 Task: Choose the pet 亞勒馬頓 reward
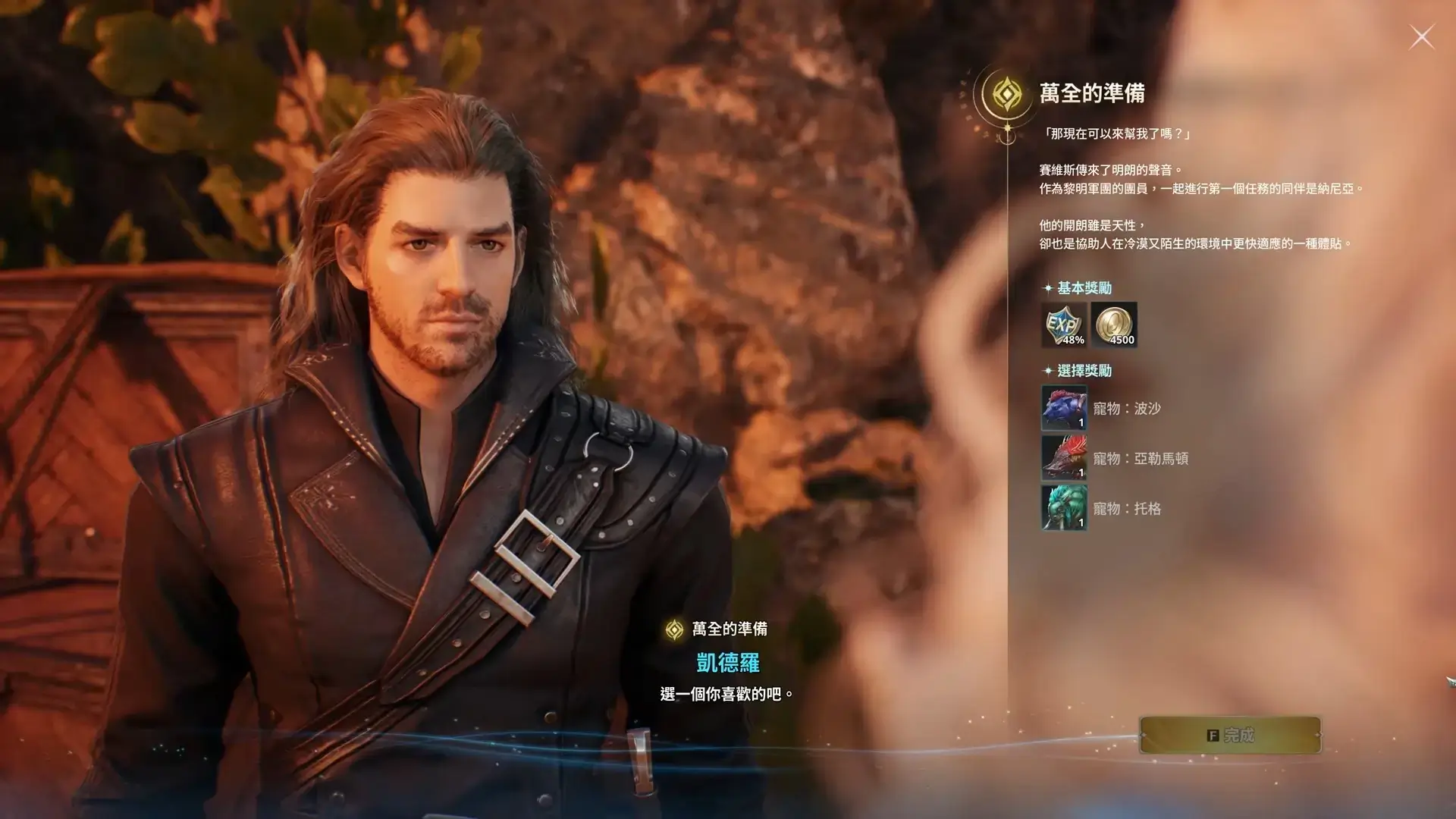(x=1064, y=458)
